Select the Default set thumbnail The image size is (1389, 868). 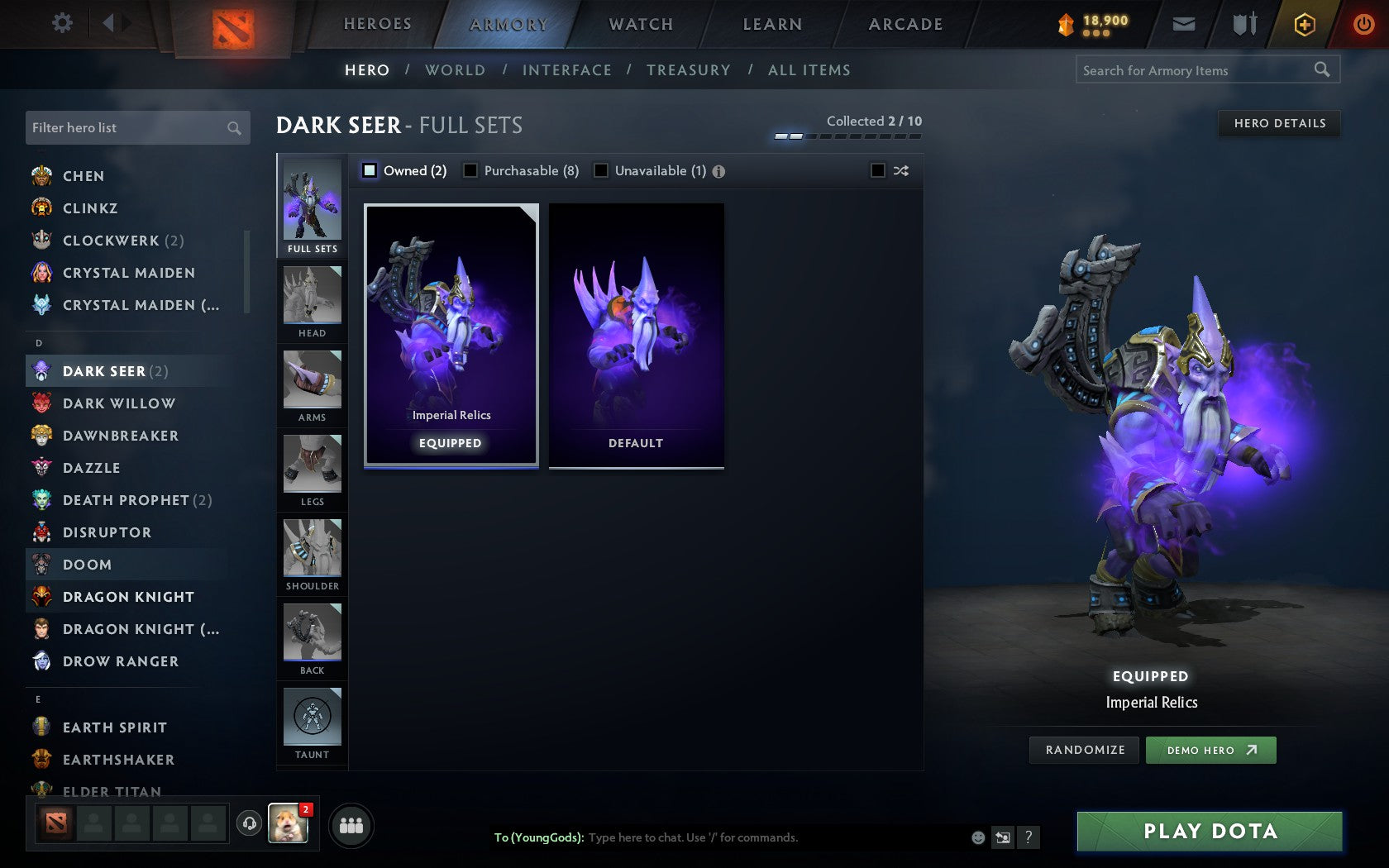pyautogui.click(x=635, y=335)
